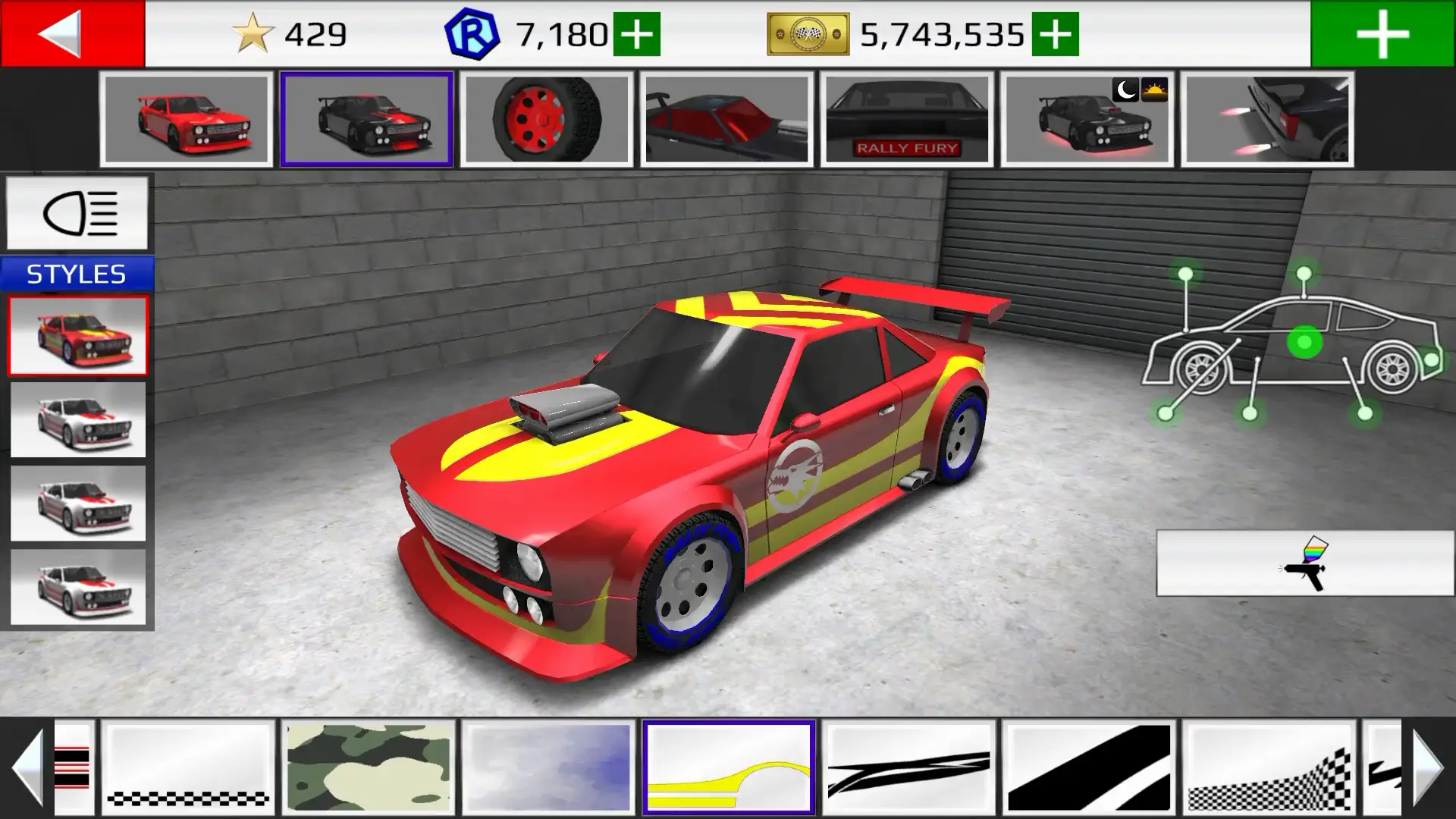
Task: Select the second white style thumbnail
Action: [78, 419]
